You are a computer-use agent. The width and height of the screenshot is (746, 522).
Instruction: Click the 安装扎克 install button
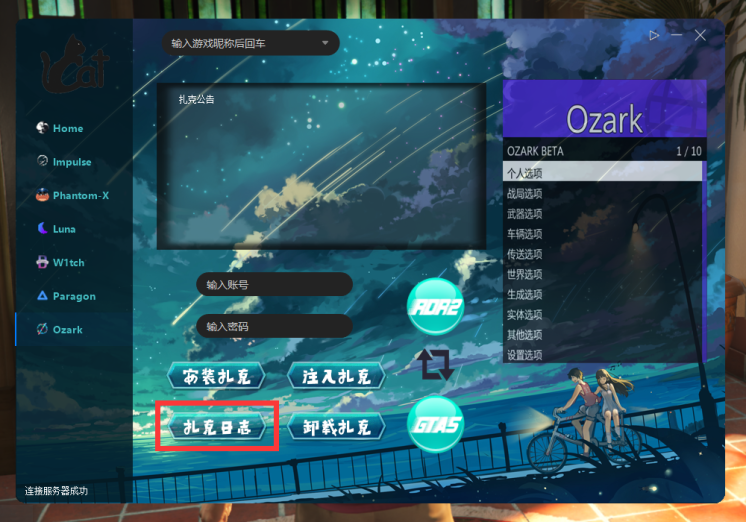click(x=216, y=377)
